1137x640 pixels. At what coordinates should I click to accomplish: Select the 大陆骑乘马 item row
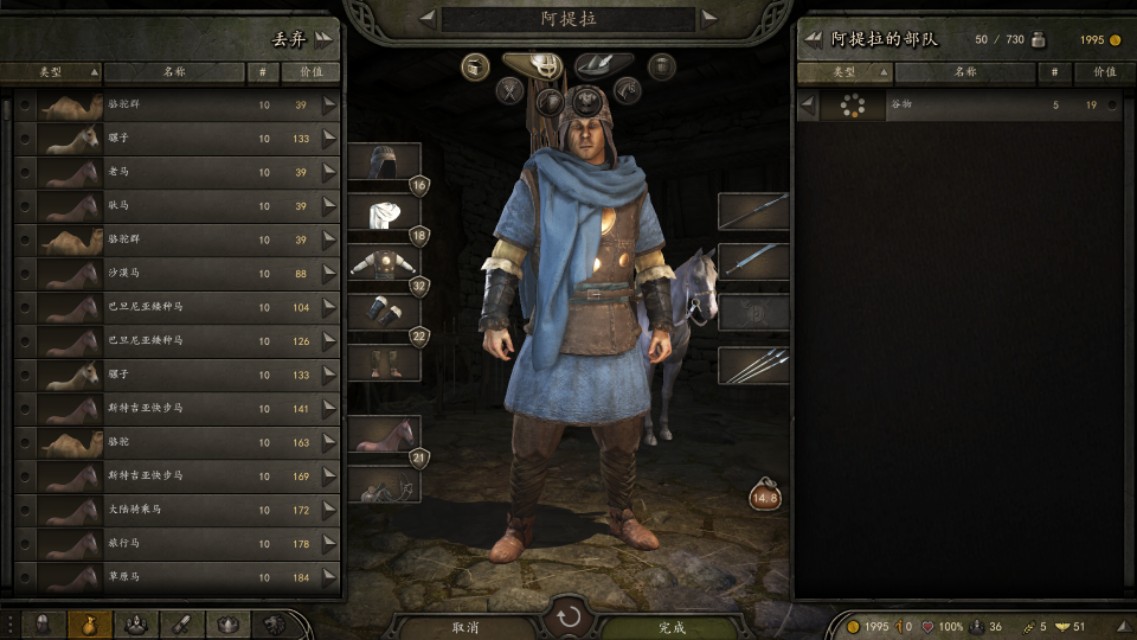point(180,510)
